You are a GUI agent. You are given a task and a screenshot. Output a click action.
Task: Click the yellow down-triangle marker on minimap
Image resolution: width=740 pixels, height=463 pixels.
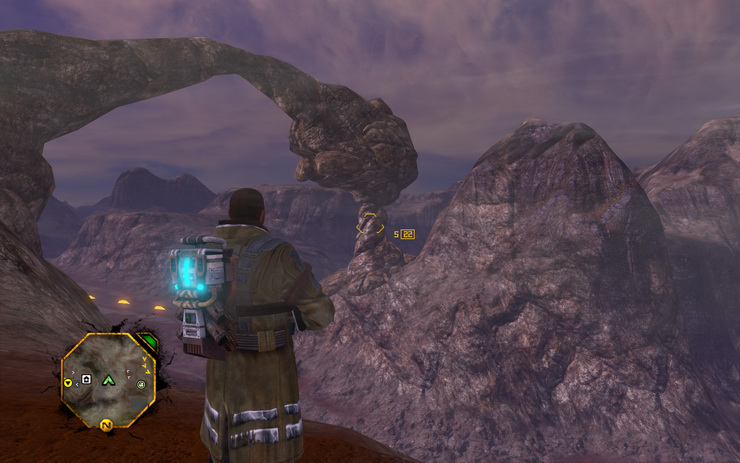click(x=68, y=382)
